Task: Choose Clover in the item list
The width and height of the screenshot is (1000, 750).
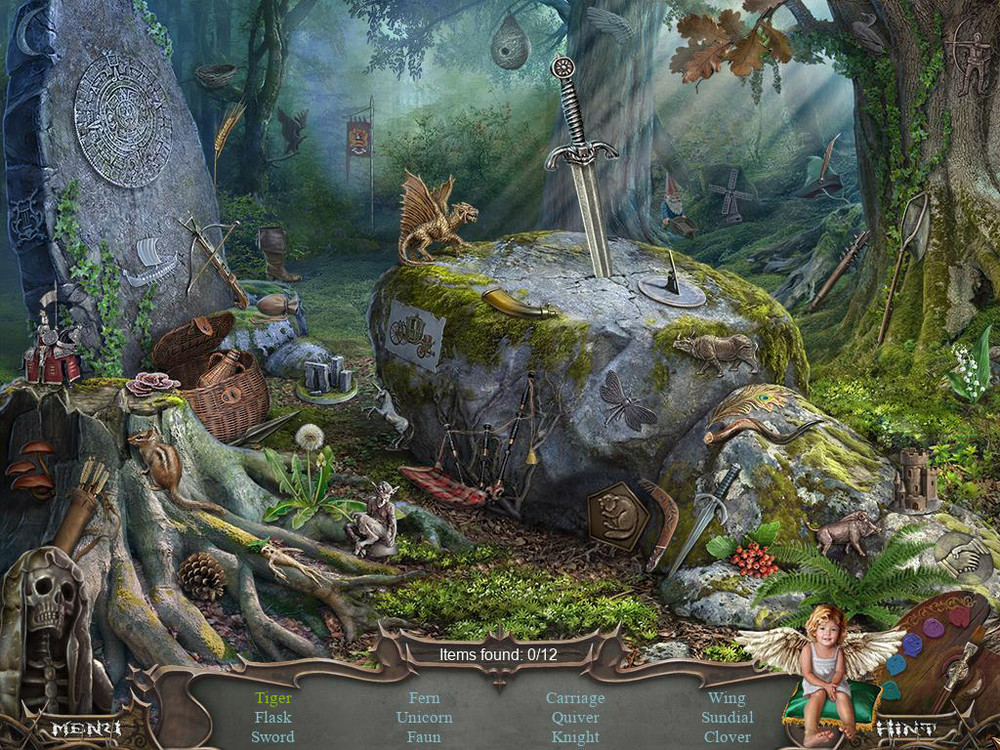Action: (727, 737)
